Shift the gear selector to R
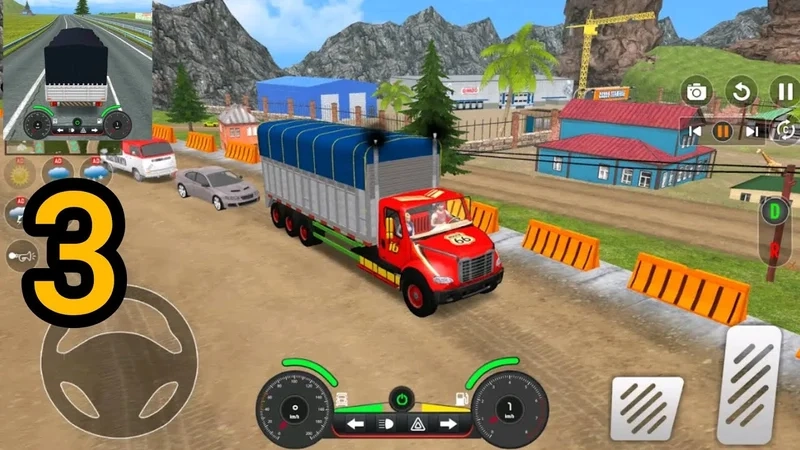Screen dimensions: 800x450 (x=774, y=249)
